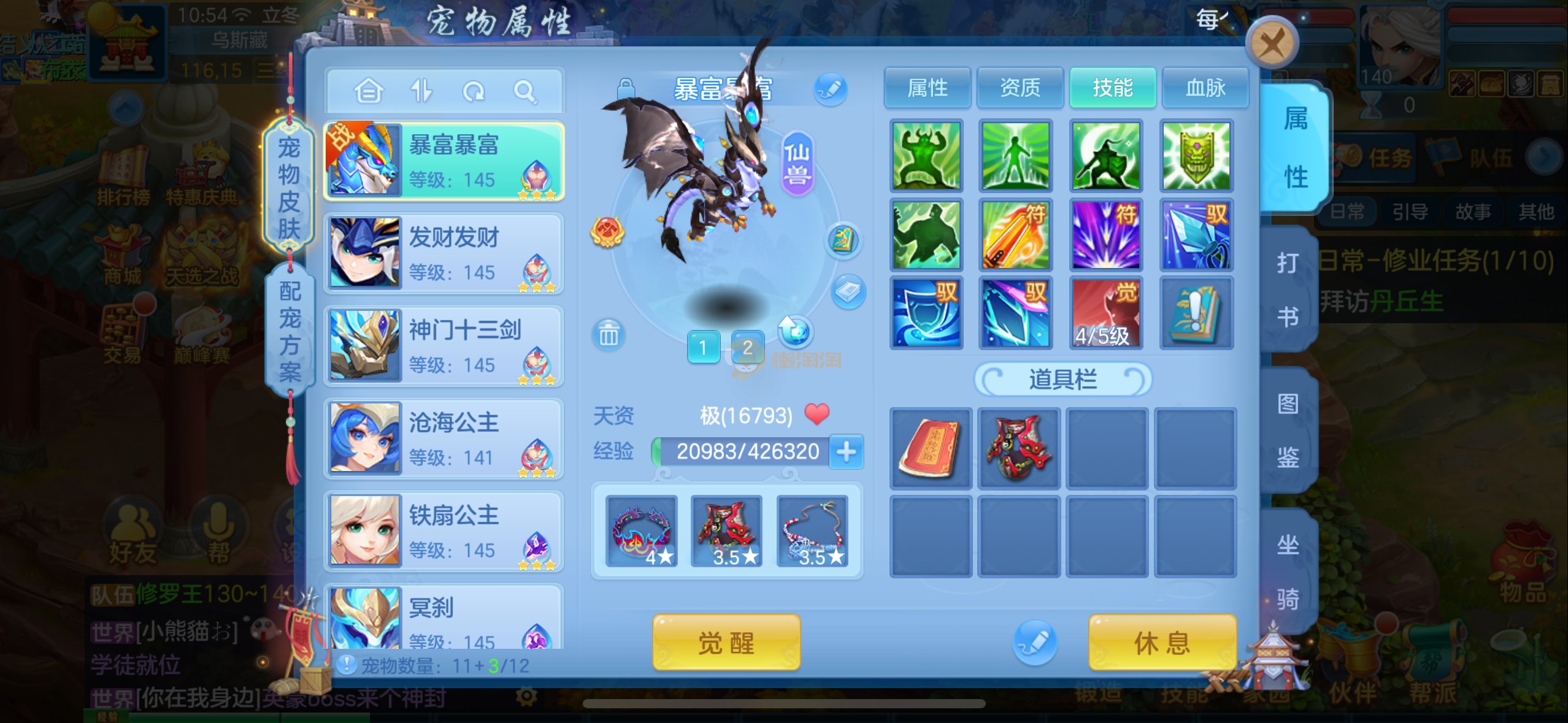Open the 图鉴 side tab
The image size is (1568, 723).
(1287, 430)
